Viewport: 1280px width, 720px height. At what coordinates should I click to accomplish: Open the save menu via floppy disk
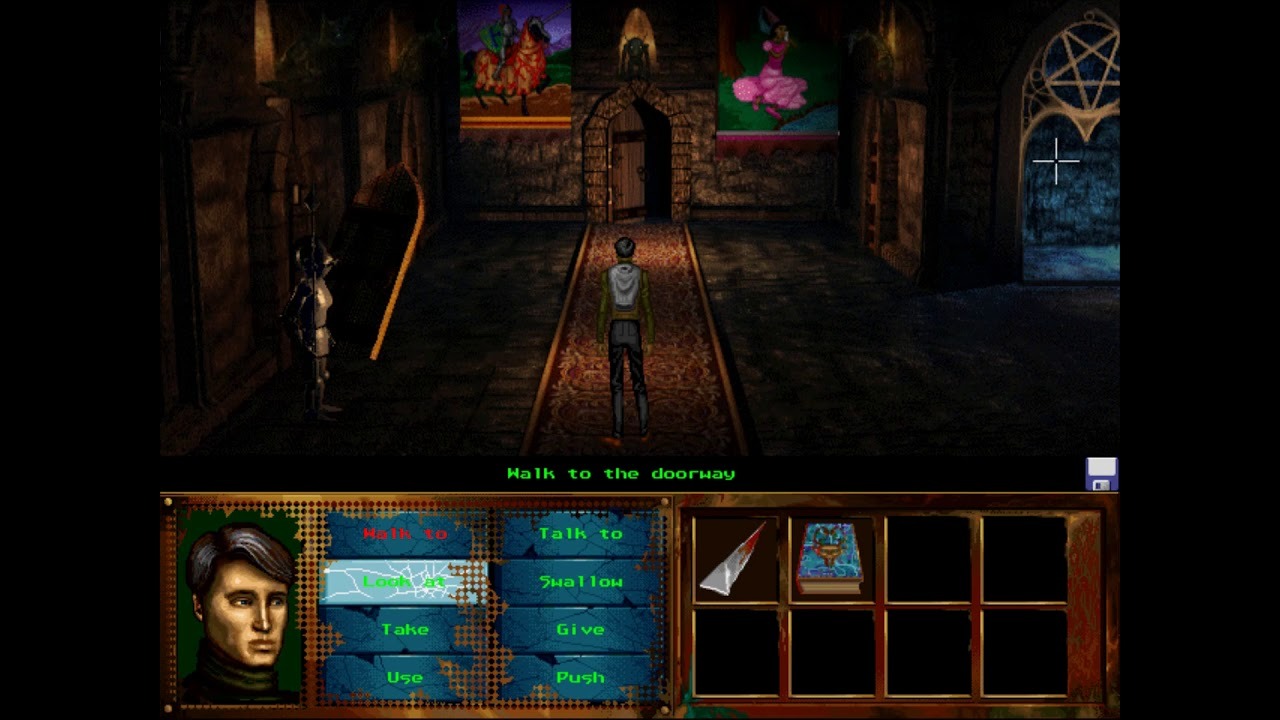(1101, 474)
